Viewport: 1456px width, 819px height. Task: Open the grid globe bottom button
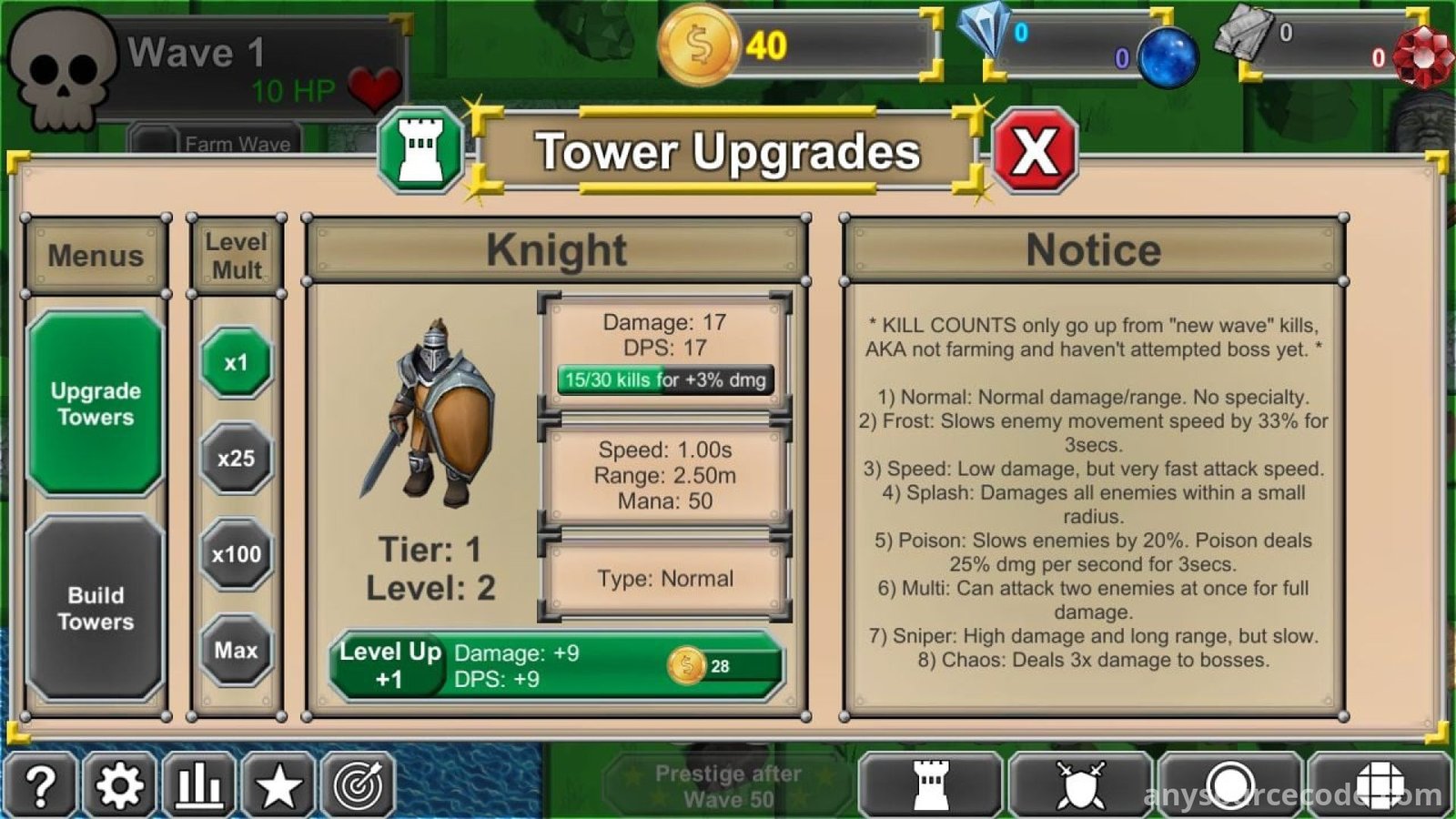[x=1380, y=784]
